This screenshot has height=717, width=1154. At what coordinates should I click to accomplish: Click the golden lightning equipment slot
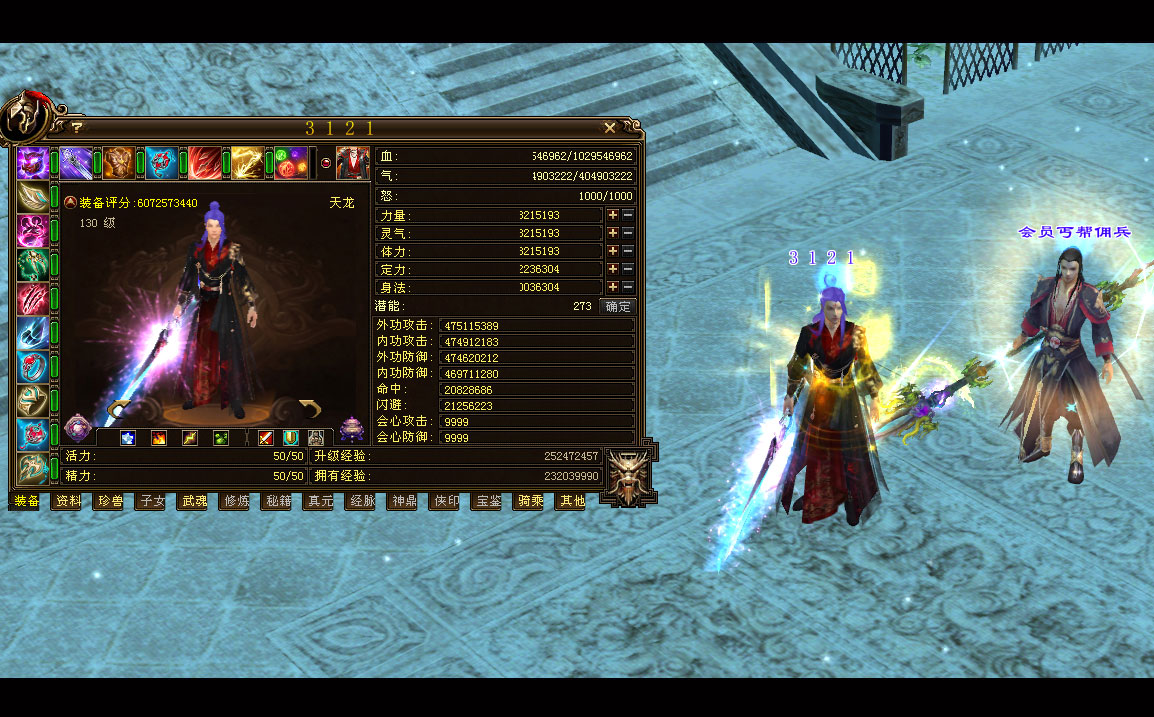coord(247,163)
